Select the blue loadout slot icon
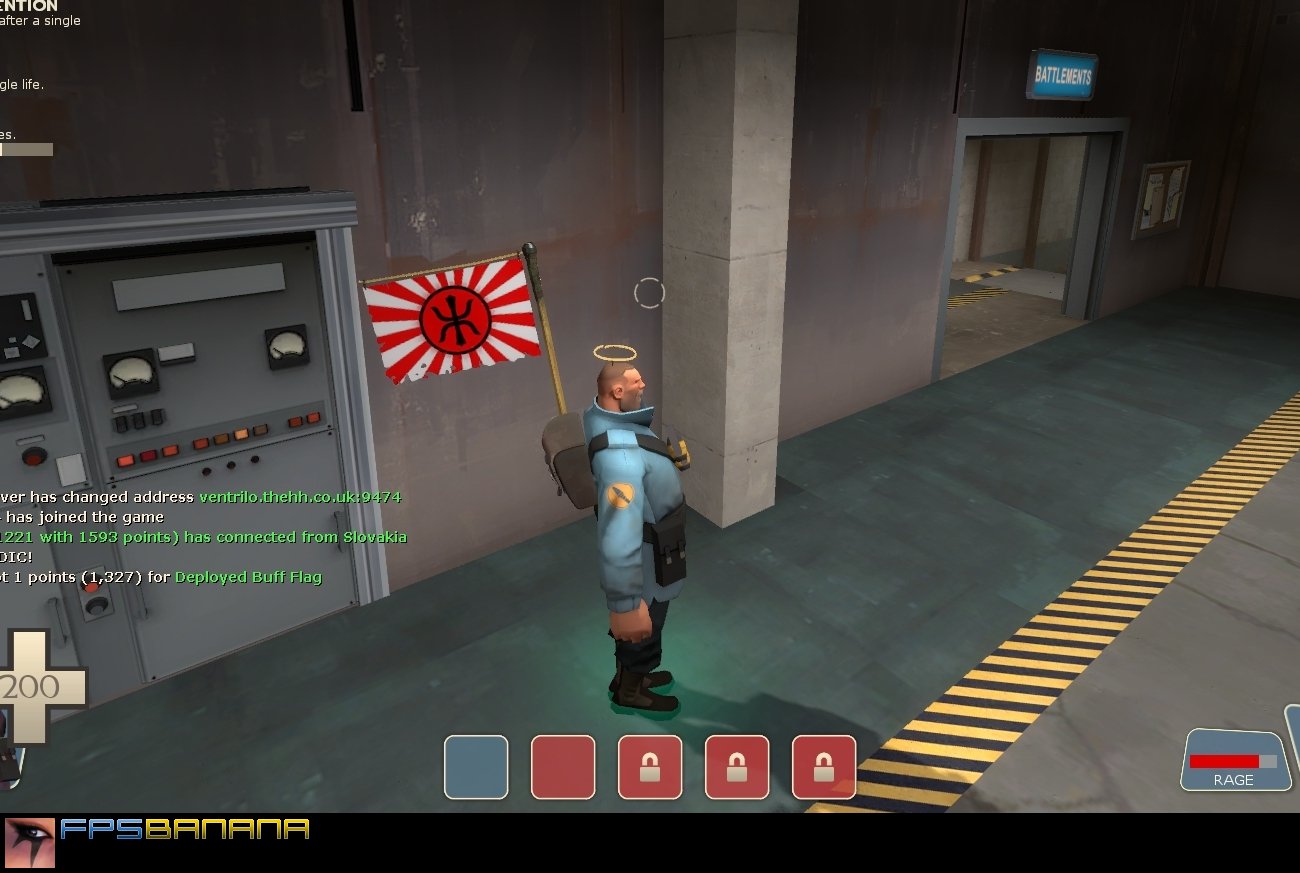This screenshot has height=873, width=1300. tap(477, 767)
